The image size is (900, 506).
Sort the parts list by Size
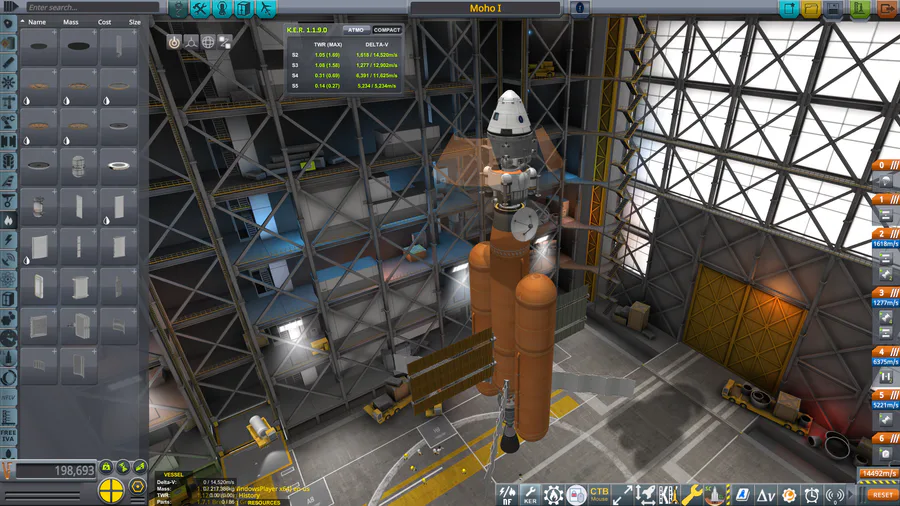coord(133,21)
